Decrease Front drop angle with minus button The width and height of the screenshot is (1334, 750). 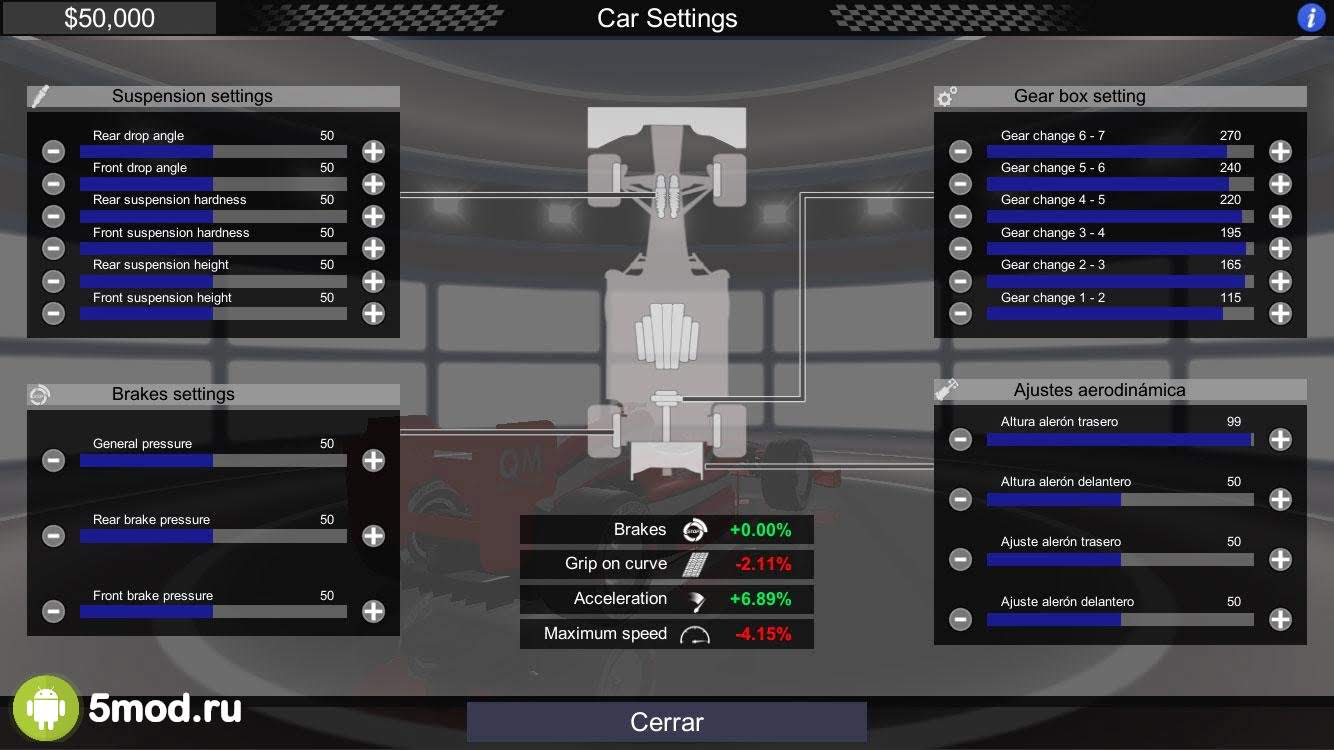pos(54,184)
